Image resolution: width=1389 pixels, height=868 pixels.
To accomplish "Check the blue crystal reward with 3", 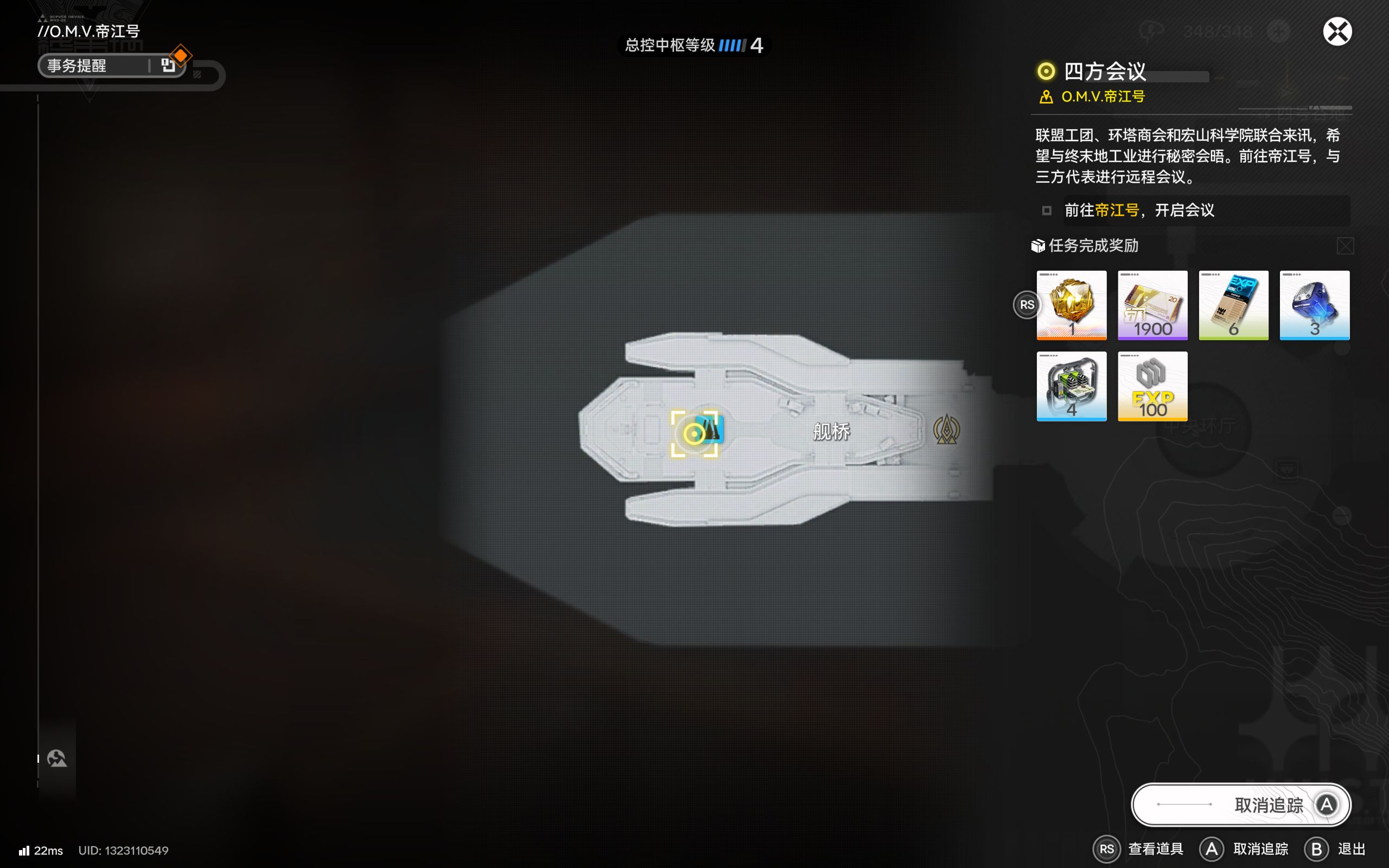I will click(1314, 305).
